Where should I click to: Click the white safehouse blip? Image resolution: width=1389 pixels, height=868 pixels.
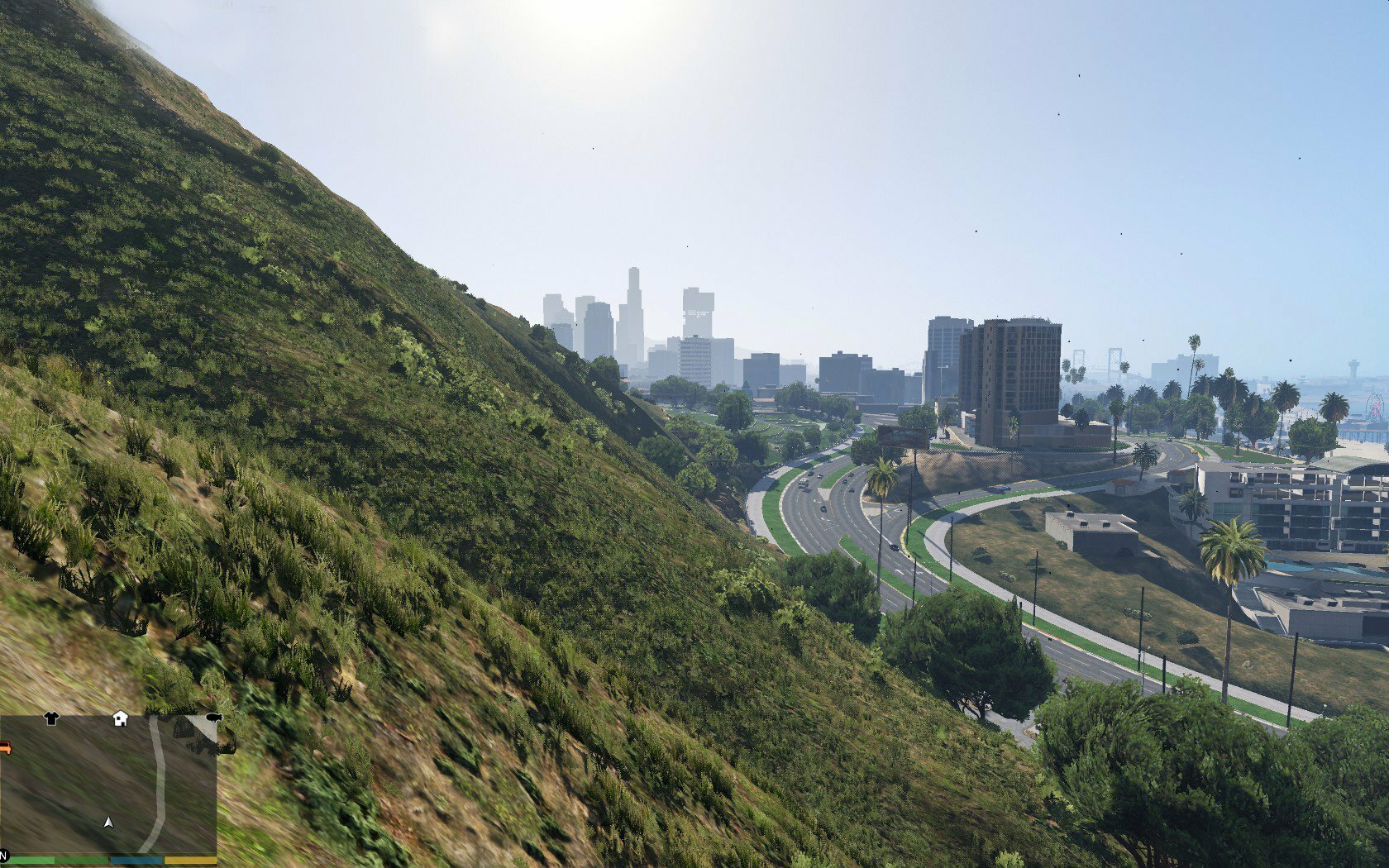[120, 718]
